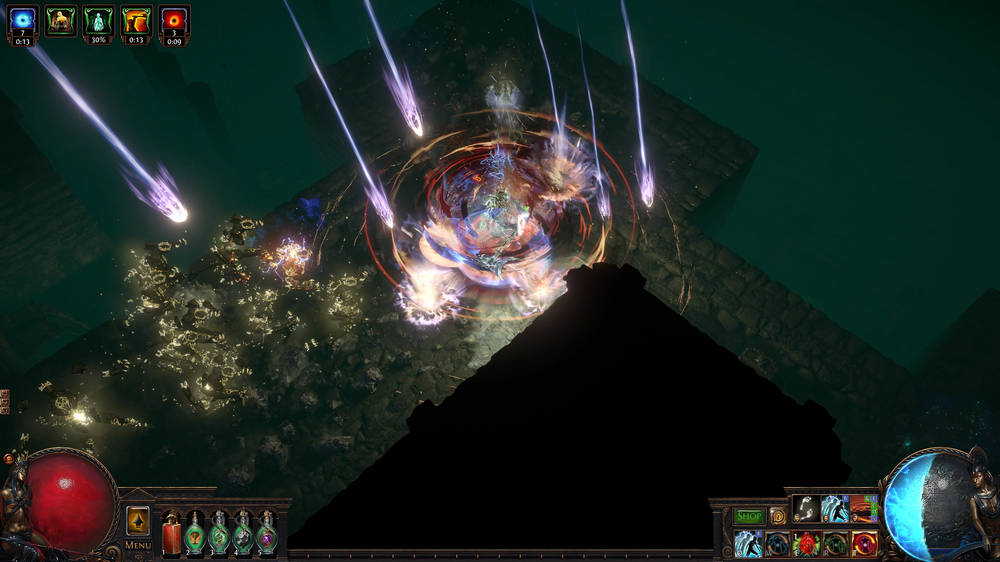
Task: Click the orange rock pillar buff icon
Action: 137,20
